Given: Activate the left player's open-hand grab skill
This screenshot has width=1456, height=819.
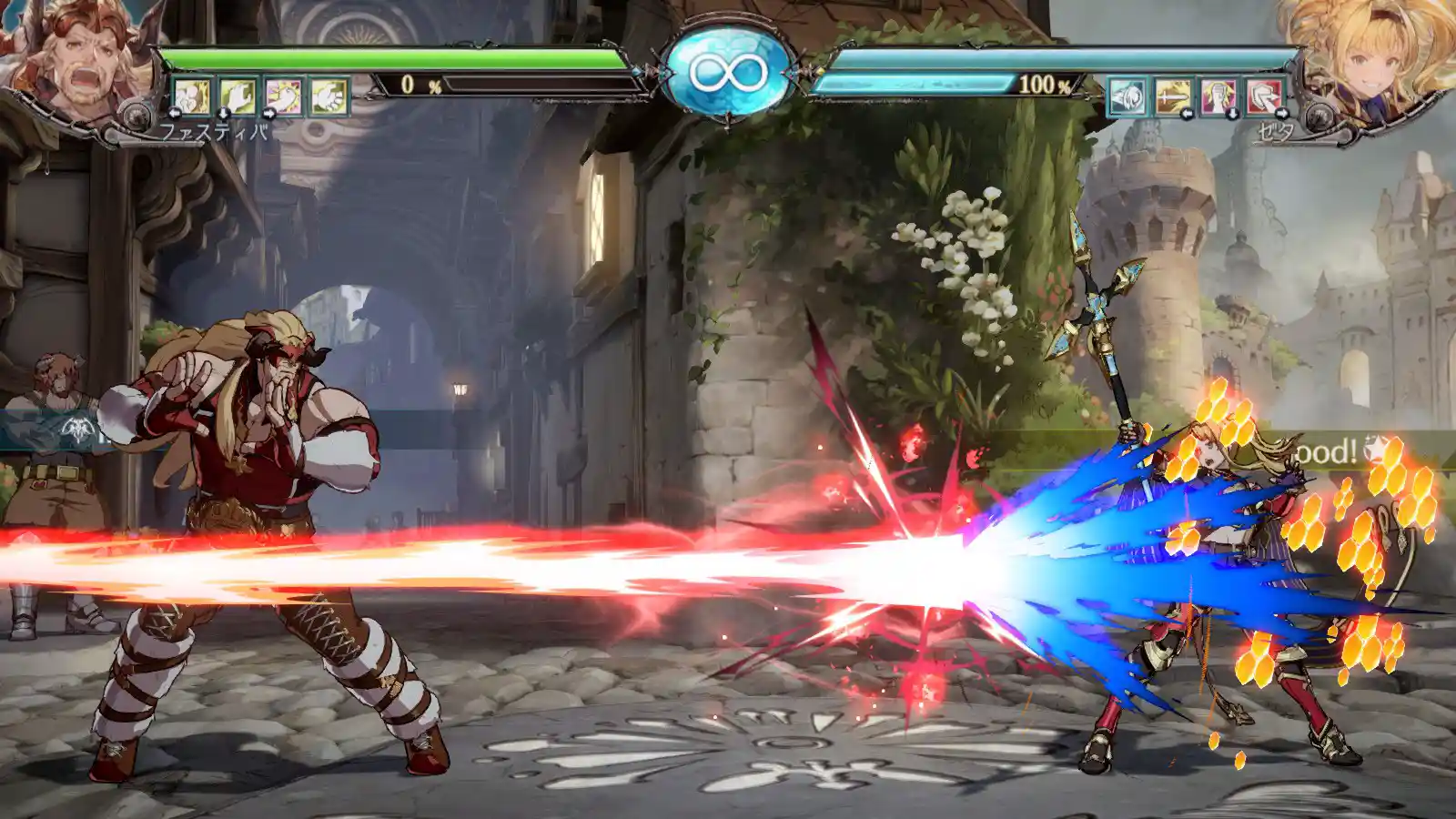Looking at the screenshot, I should [x=238, y=96].
